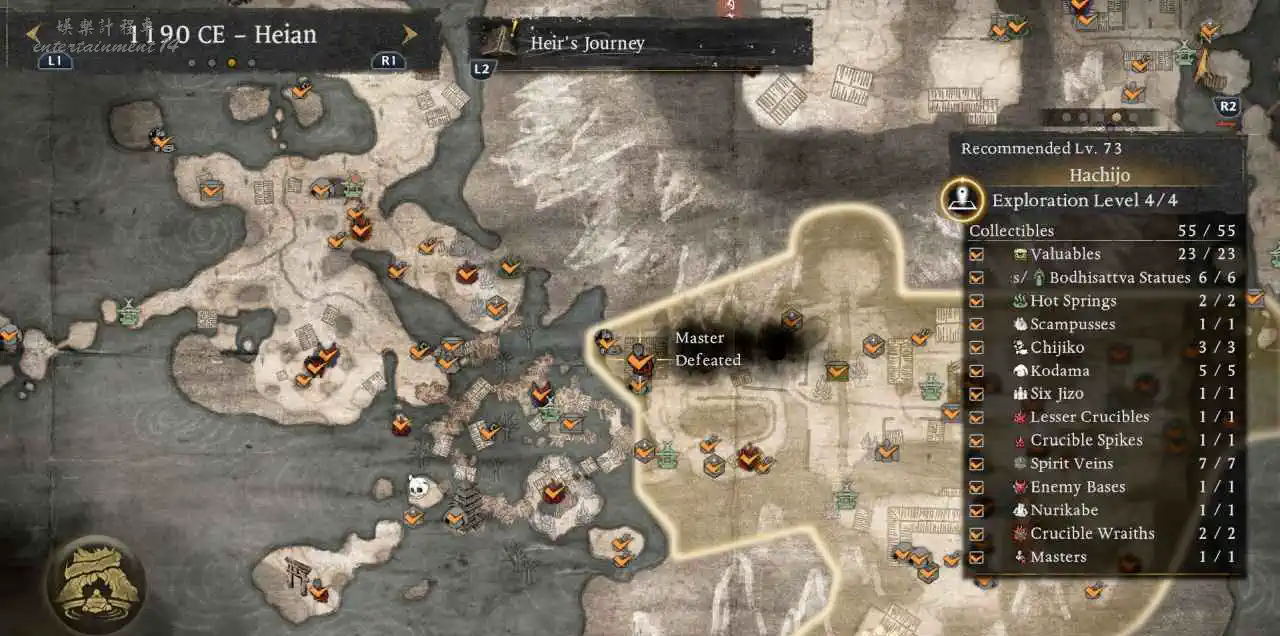Uncheck the Enemy Bases filter

coord(977,487)
